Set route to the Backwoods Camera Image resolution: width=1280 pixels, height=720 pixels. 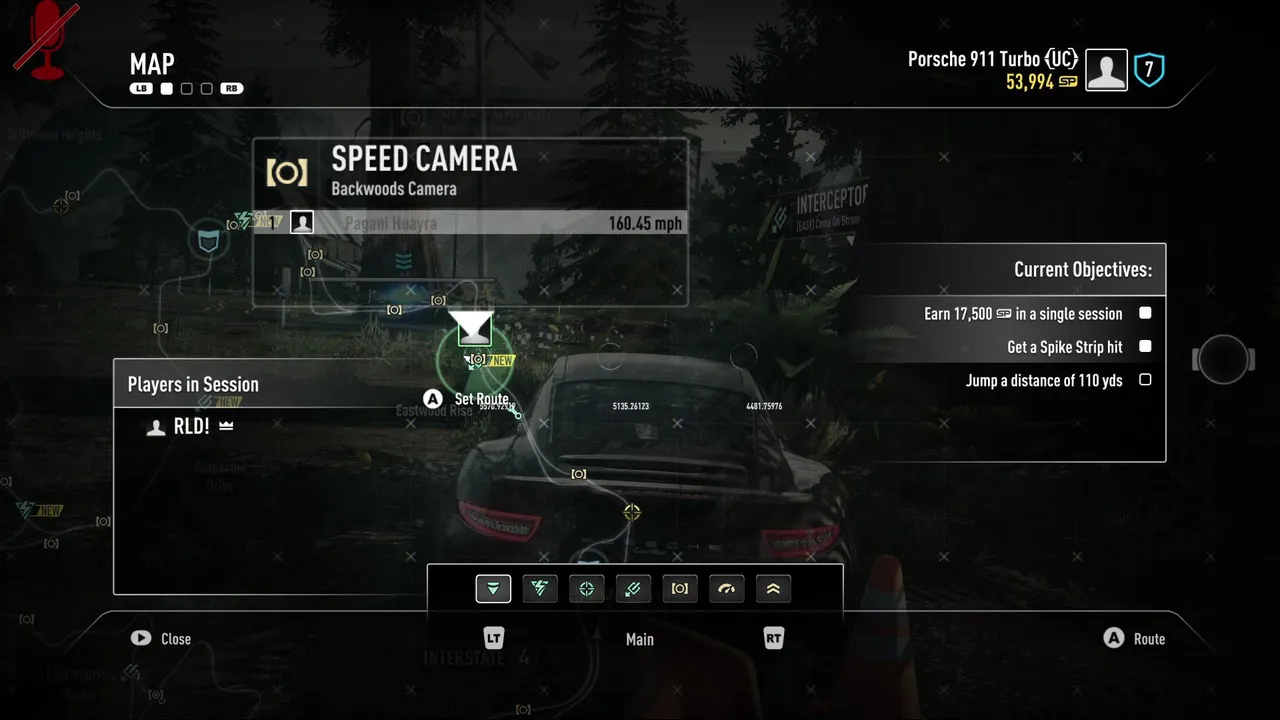(x=471, y=399)
